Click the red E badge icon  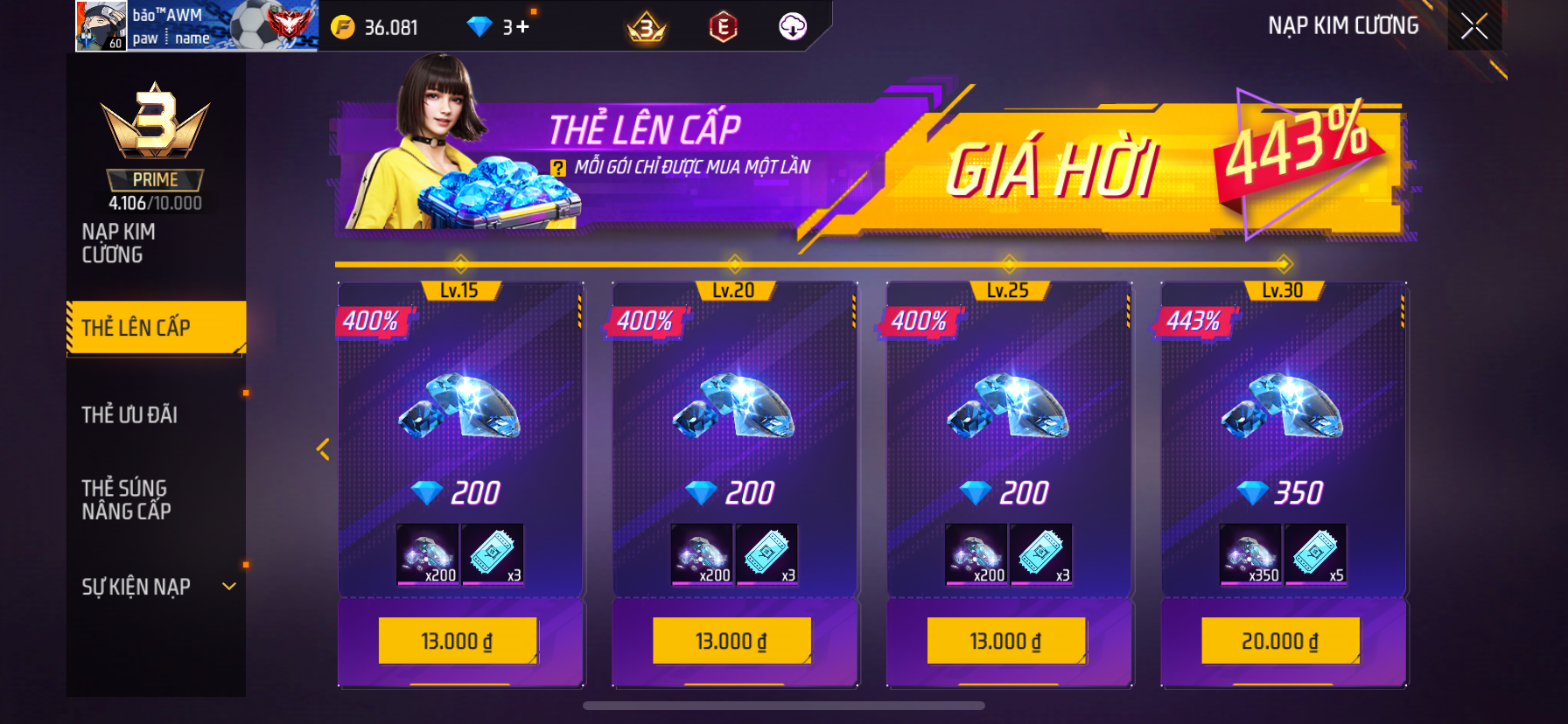723,28
